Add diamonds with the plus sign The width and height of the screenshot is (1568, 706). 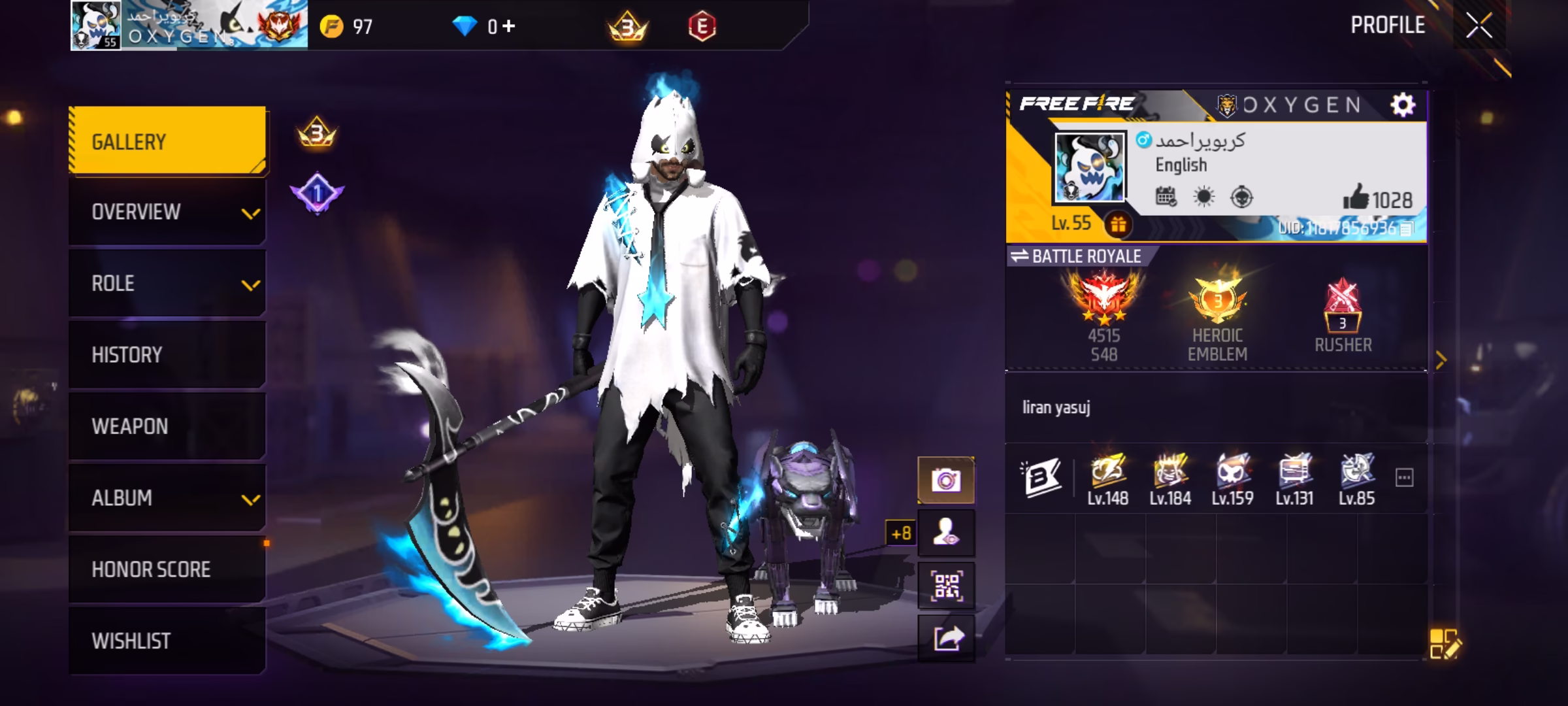tap(509, 26)
